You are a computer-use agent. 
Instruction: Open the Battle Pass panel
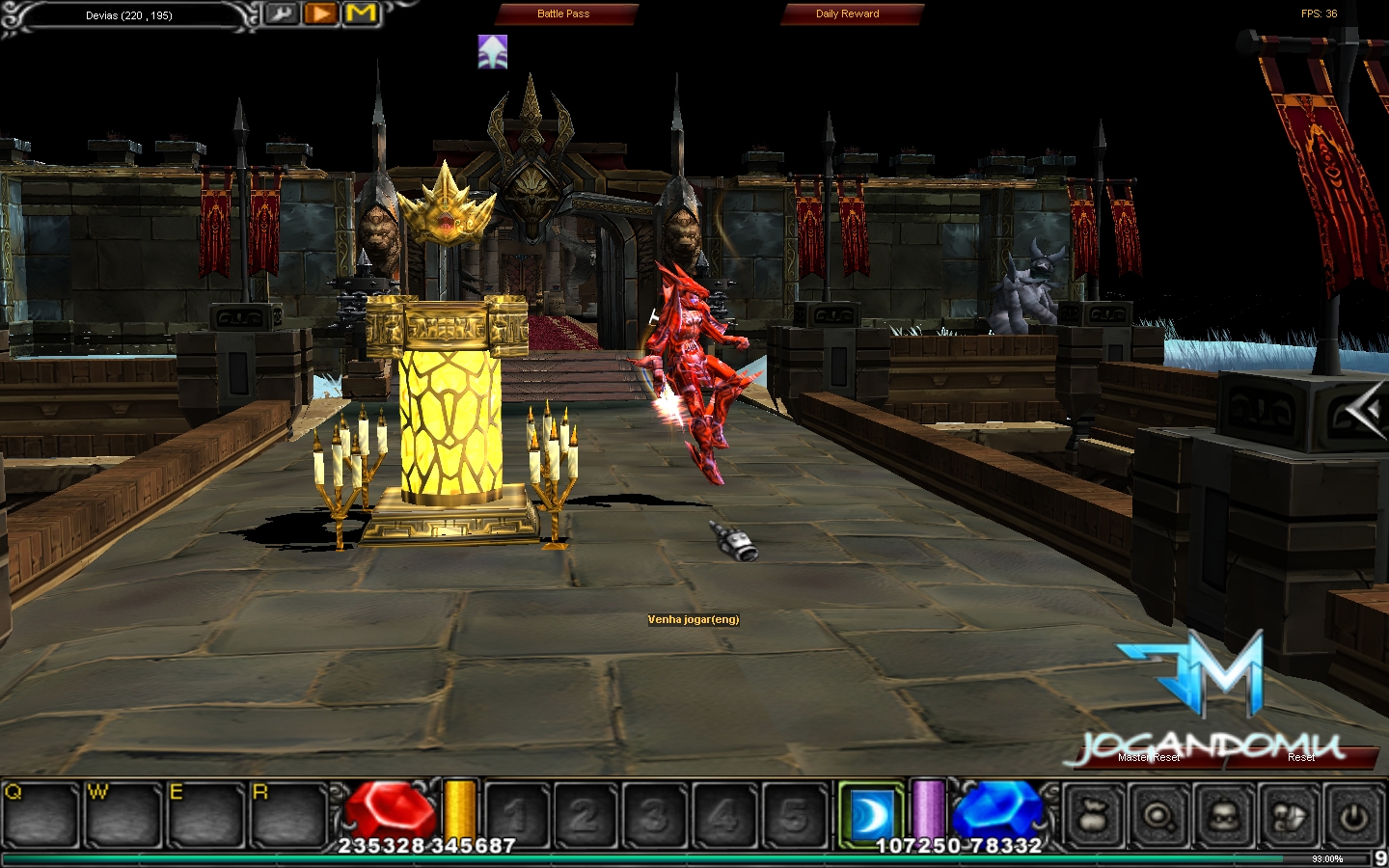(x=564, y=14)
